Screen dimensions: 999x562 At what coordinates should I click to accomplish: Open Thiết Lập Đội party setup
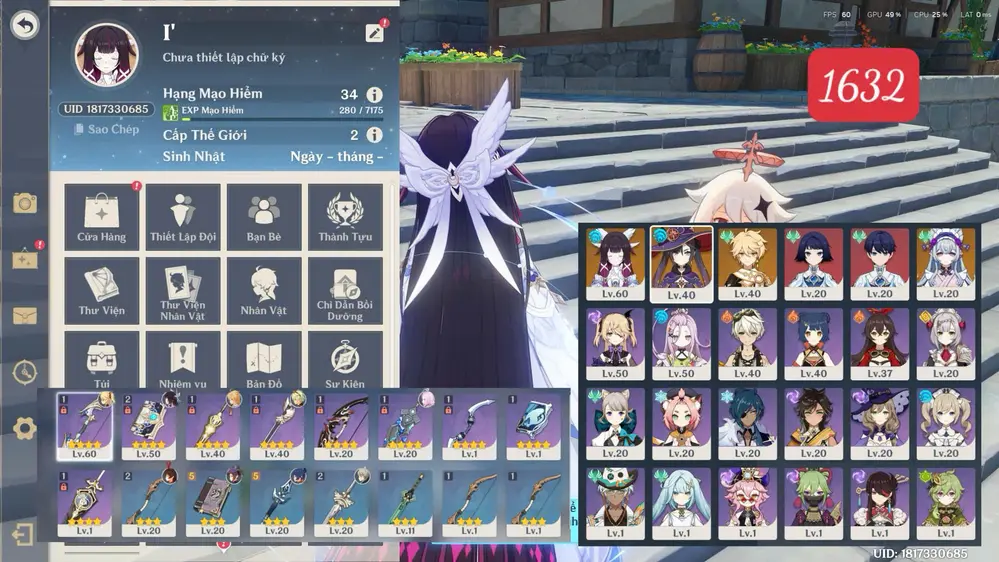[x=183, y=215]
